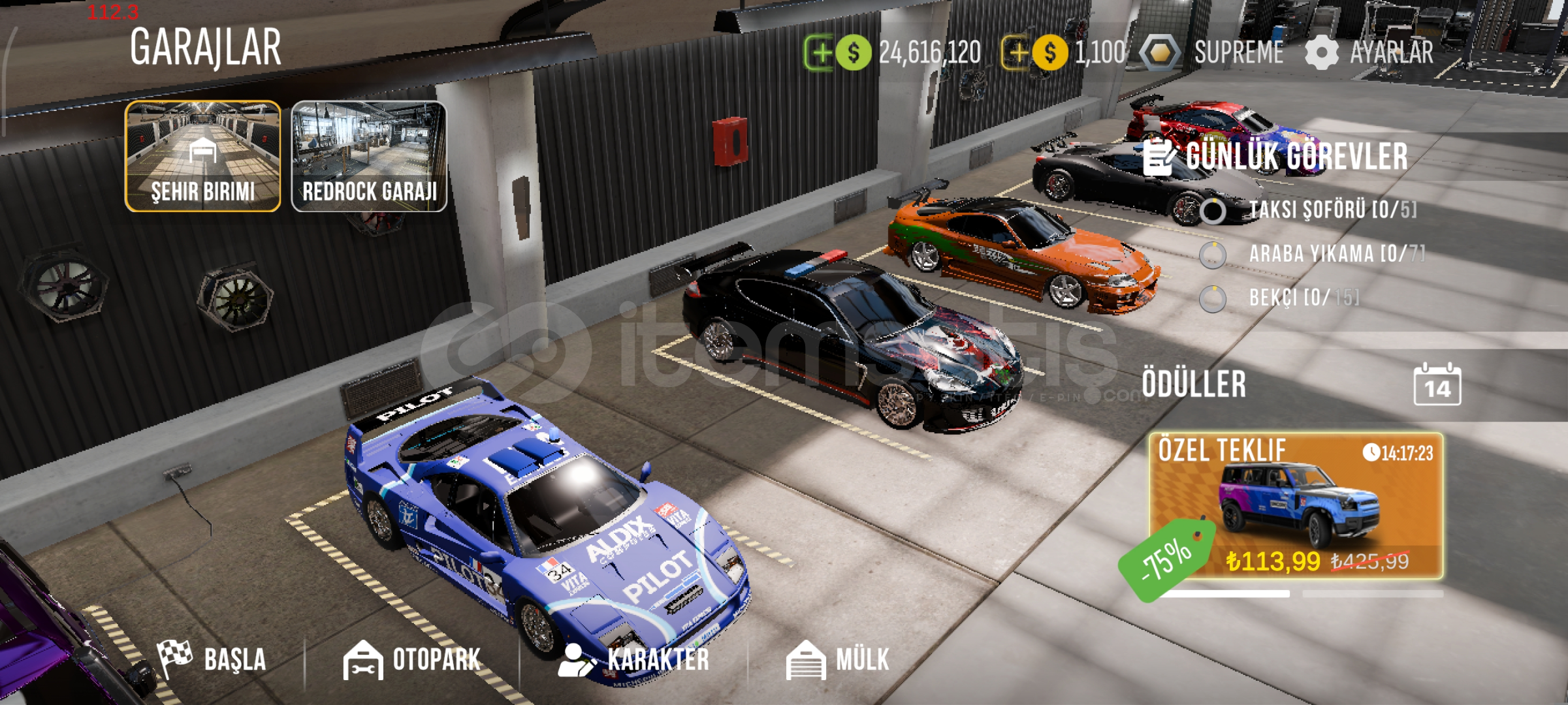Open the Ayarlar settings menu
The height and width of the screenshot is (705, 1568).
click(1370, 53)
